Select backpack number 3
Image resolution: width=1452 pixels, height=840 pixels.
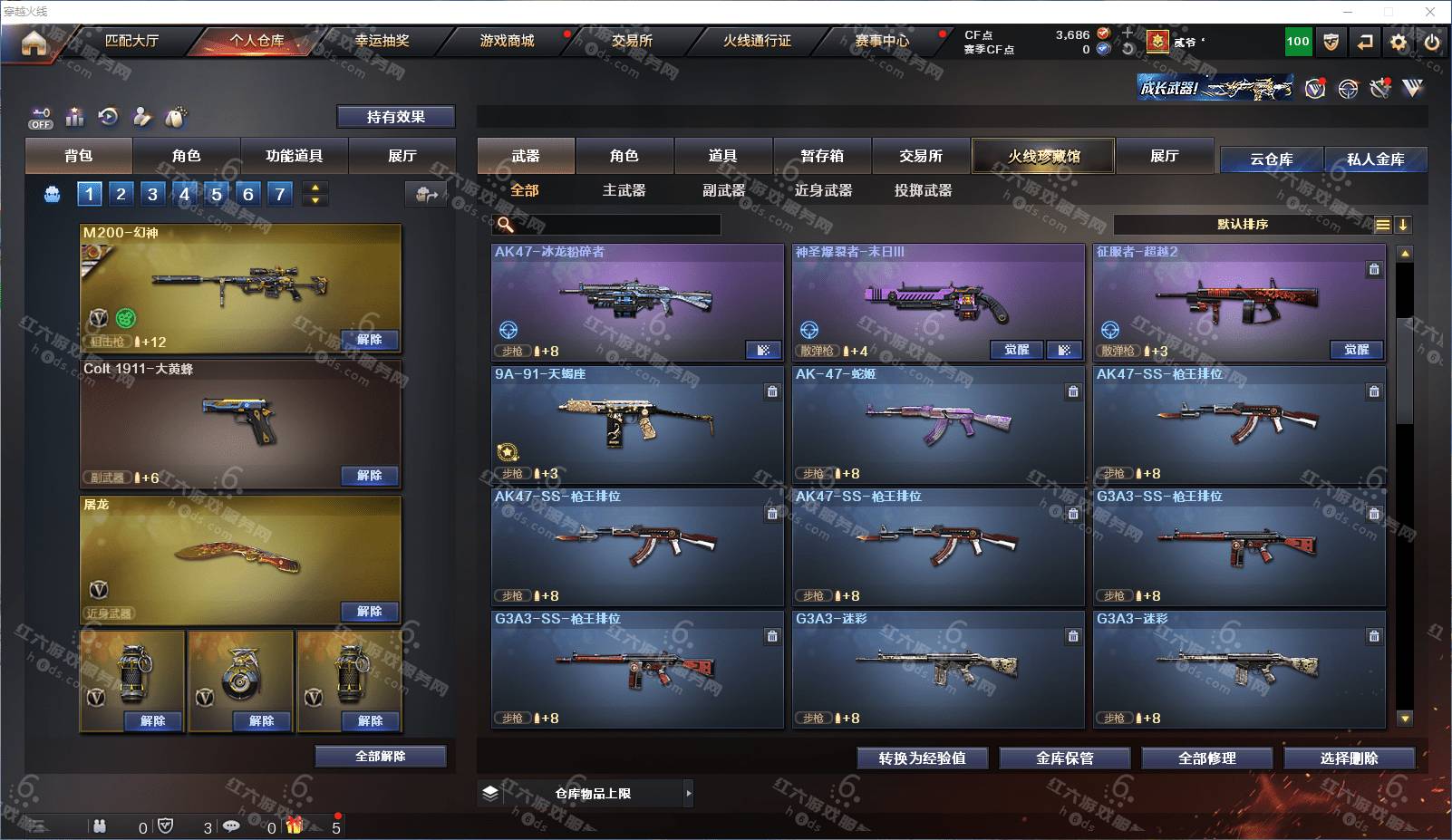(152, 194)
